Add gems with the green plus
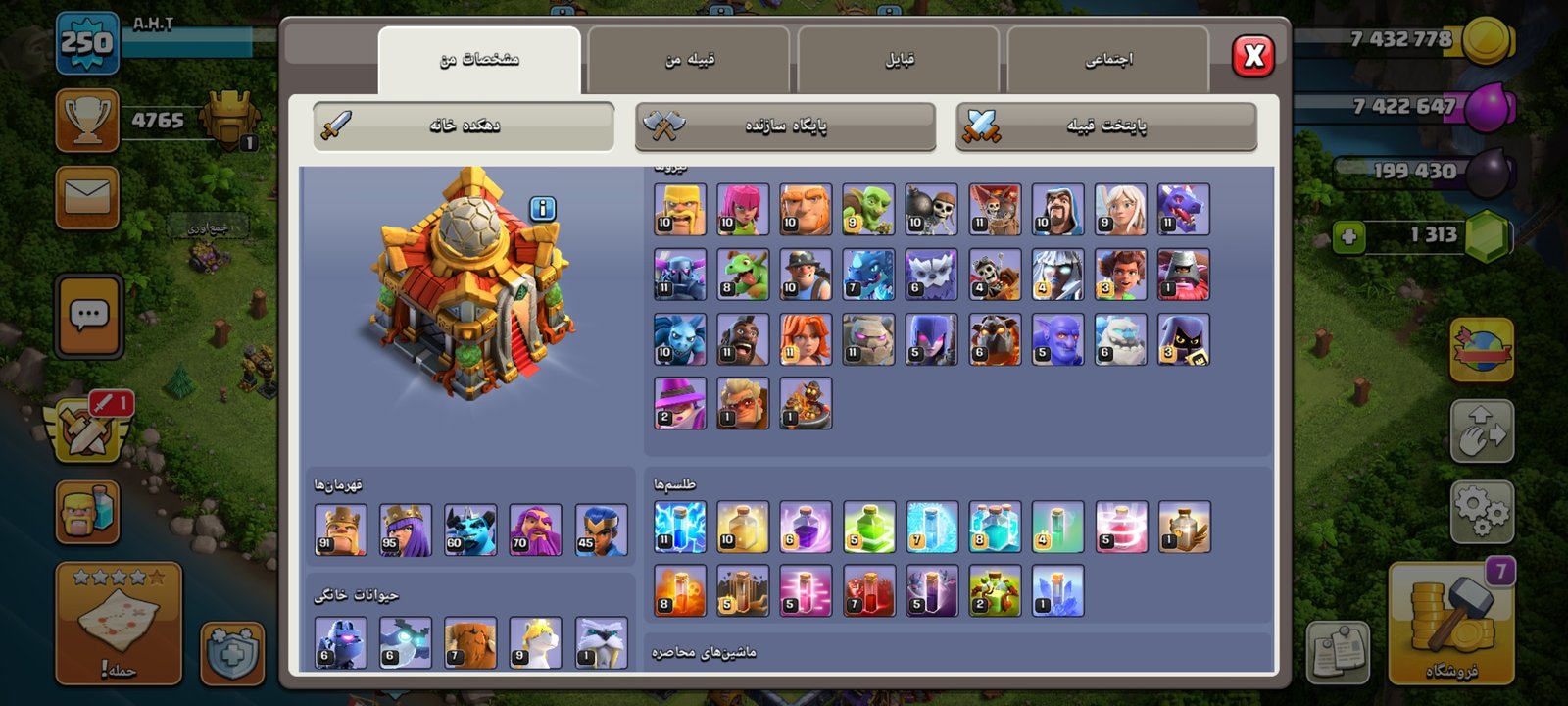 [1348, 236]
